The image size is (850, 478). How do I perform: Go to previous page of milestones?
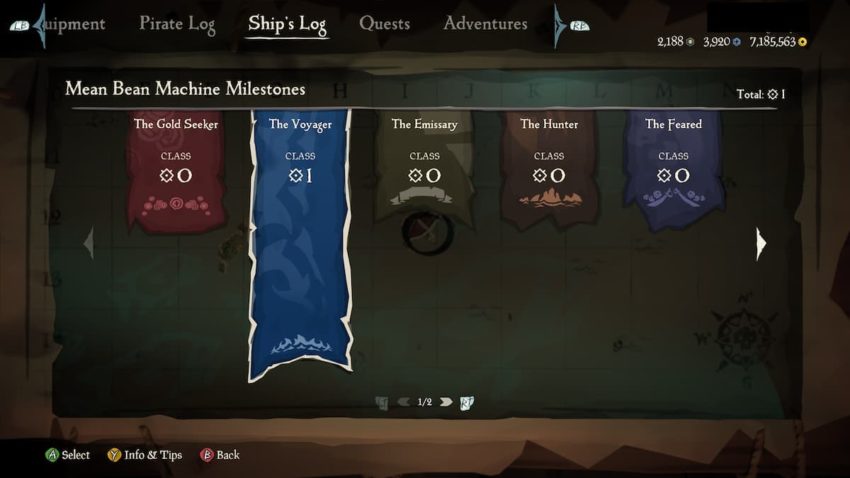pyautogui.click(x=403, y=402)
